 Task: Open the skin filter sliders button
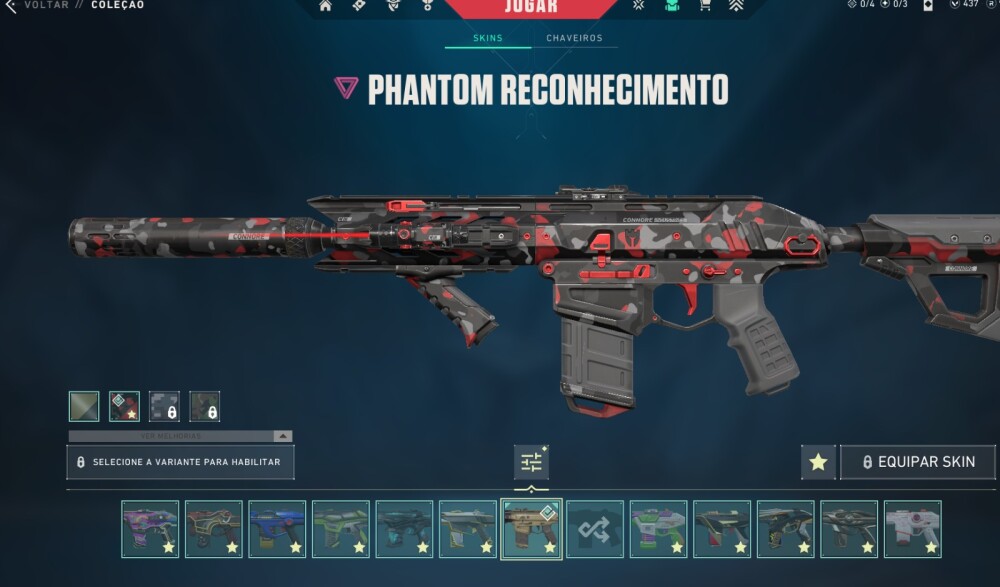coord(531,461)
